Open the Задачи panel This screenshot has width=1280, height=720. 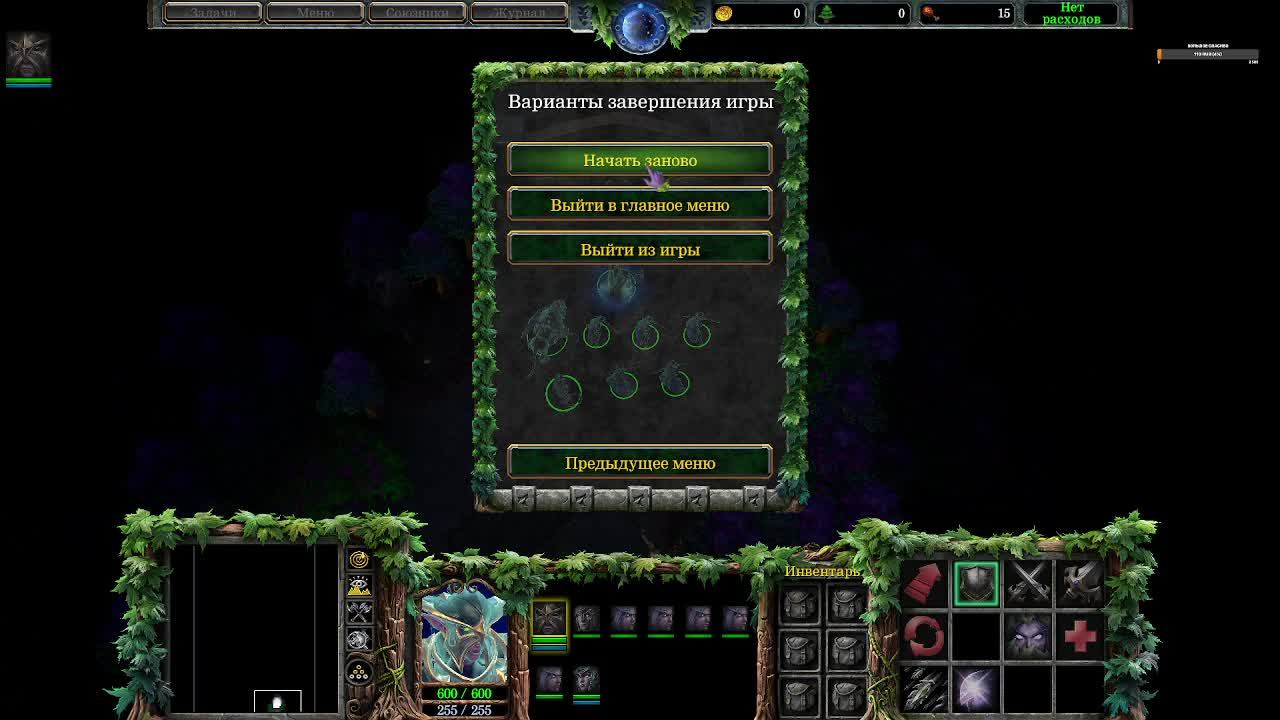(213, 12)
